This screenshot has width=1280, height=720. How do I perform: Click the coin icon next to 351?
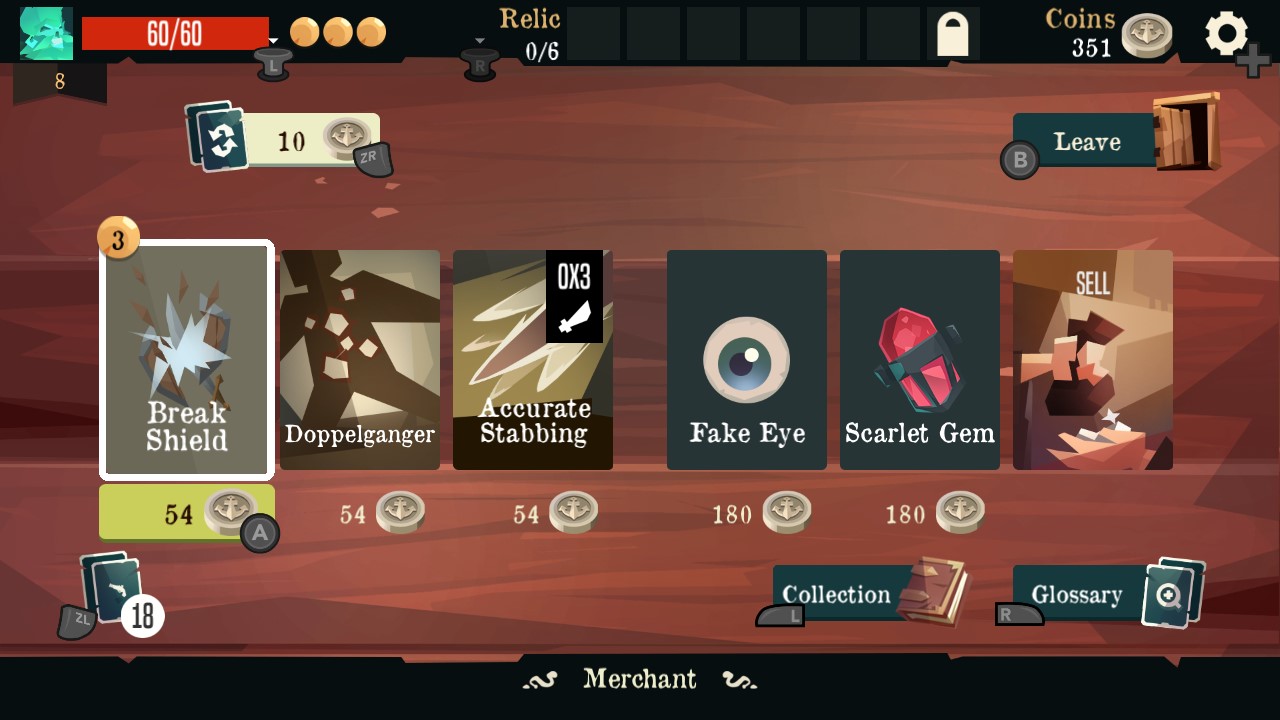point(1146,33)
